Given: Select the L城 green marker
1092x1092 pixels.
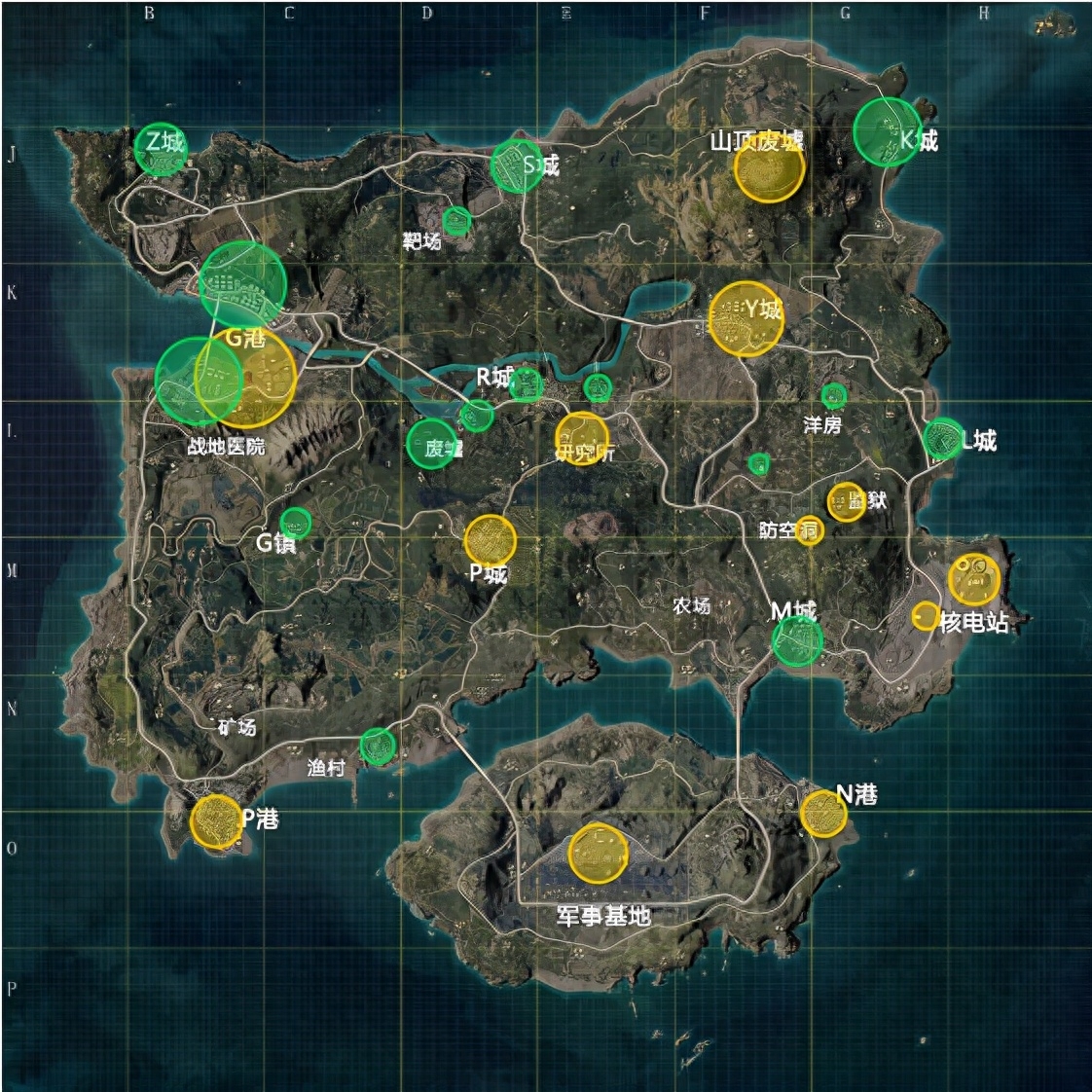Looking at the screenshot, I should (942, 439).
